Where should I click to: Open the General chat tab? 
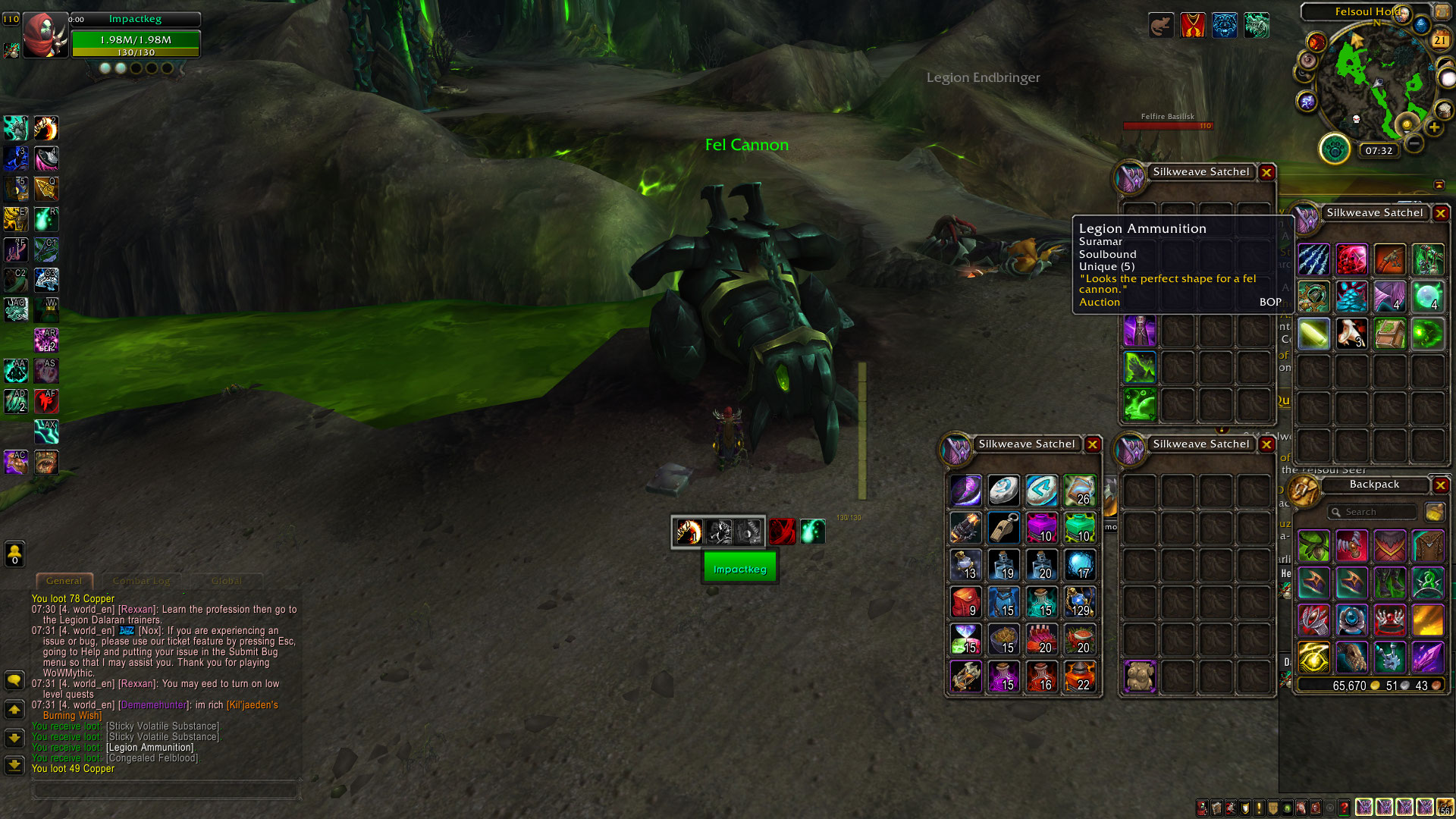pos(64,582)
